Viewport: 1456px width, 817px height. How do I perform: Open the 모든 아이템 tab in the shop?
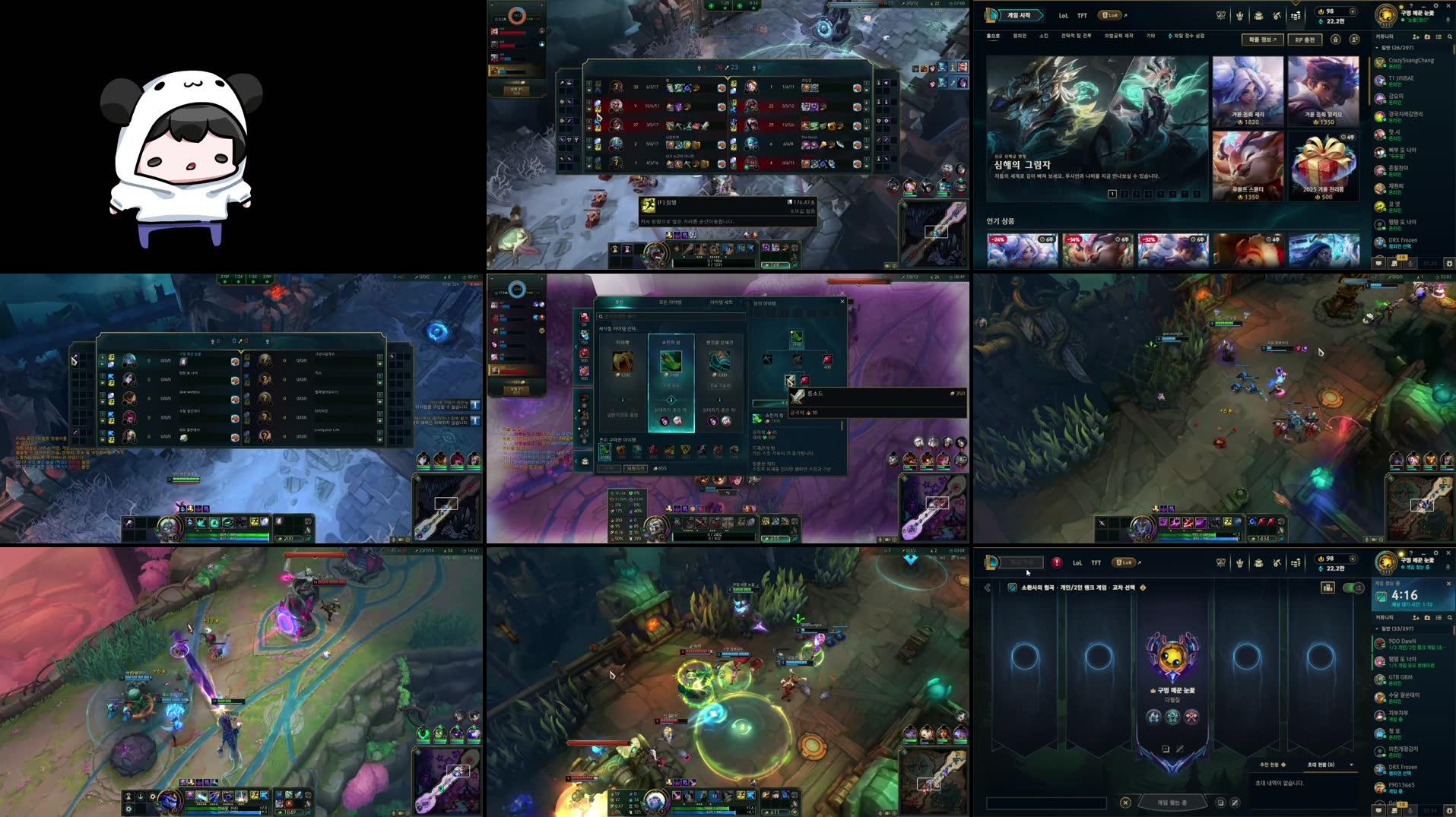click(x=671, y=302)
